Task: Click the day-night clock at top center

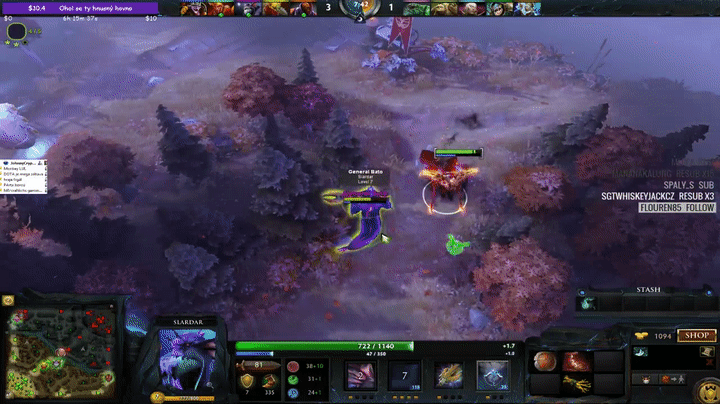Action: click(x=360, y=8)
